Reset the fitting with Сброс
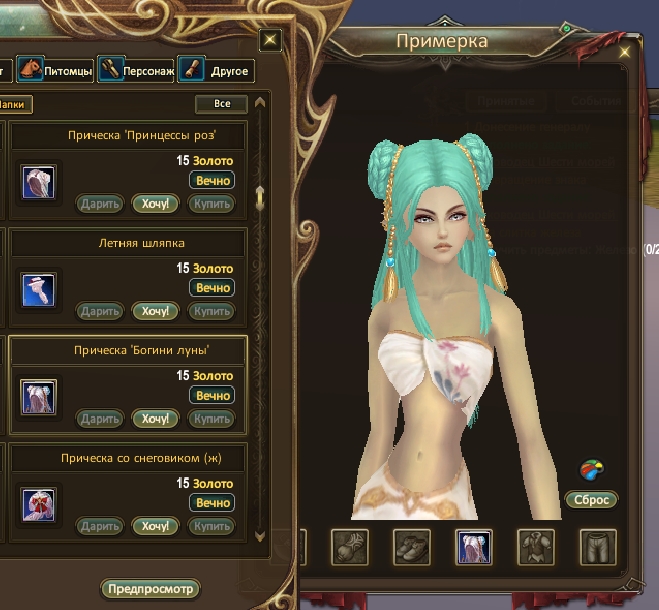This screenshot has width=659, height=610. click(x=590, y=499)
